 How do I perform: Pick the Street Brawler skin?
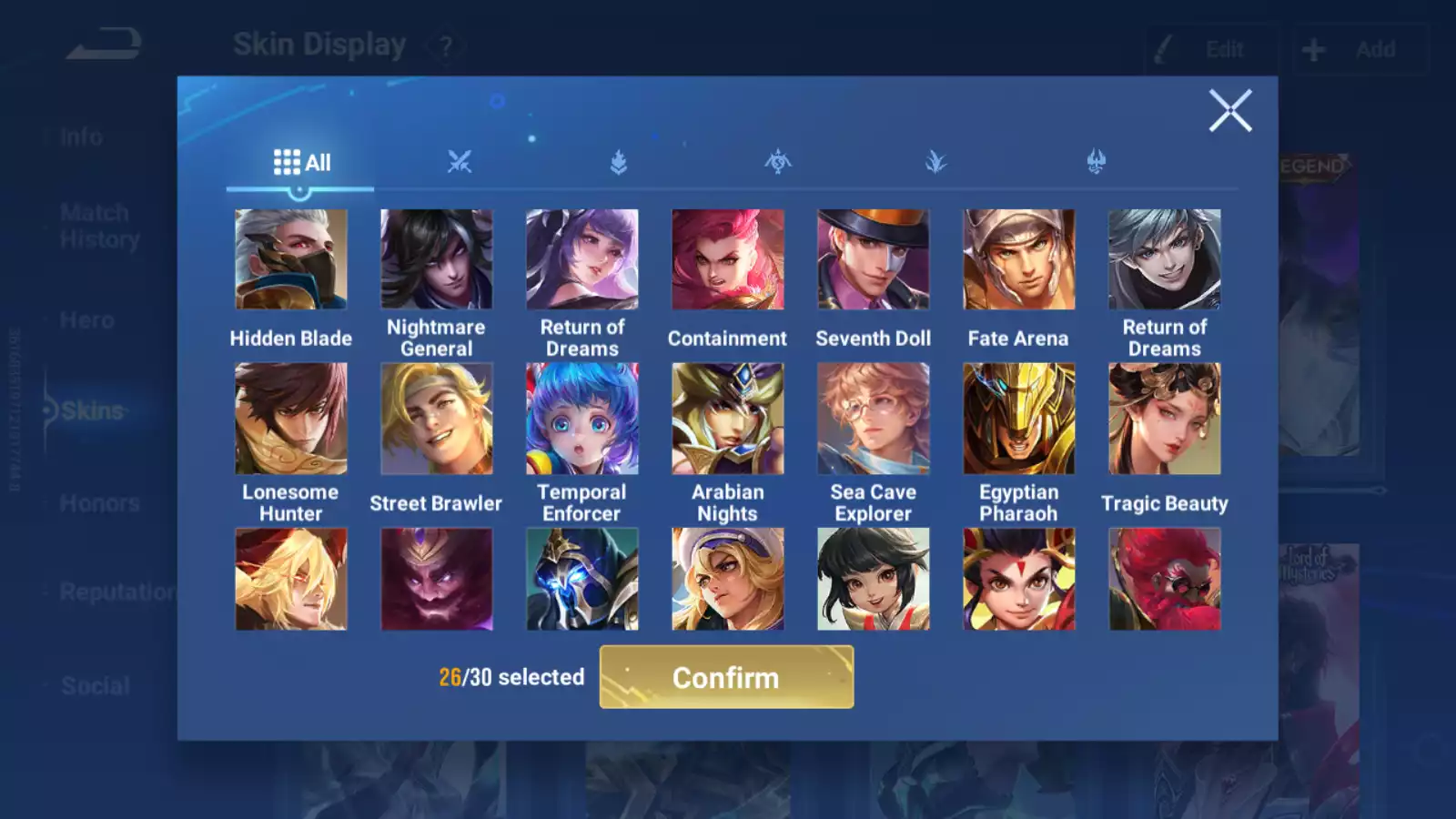(x=436, y=419)
